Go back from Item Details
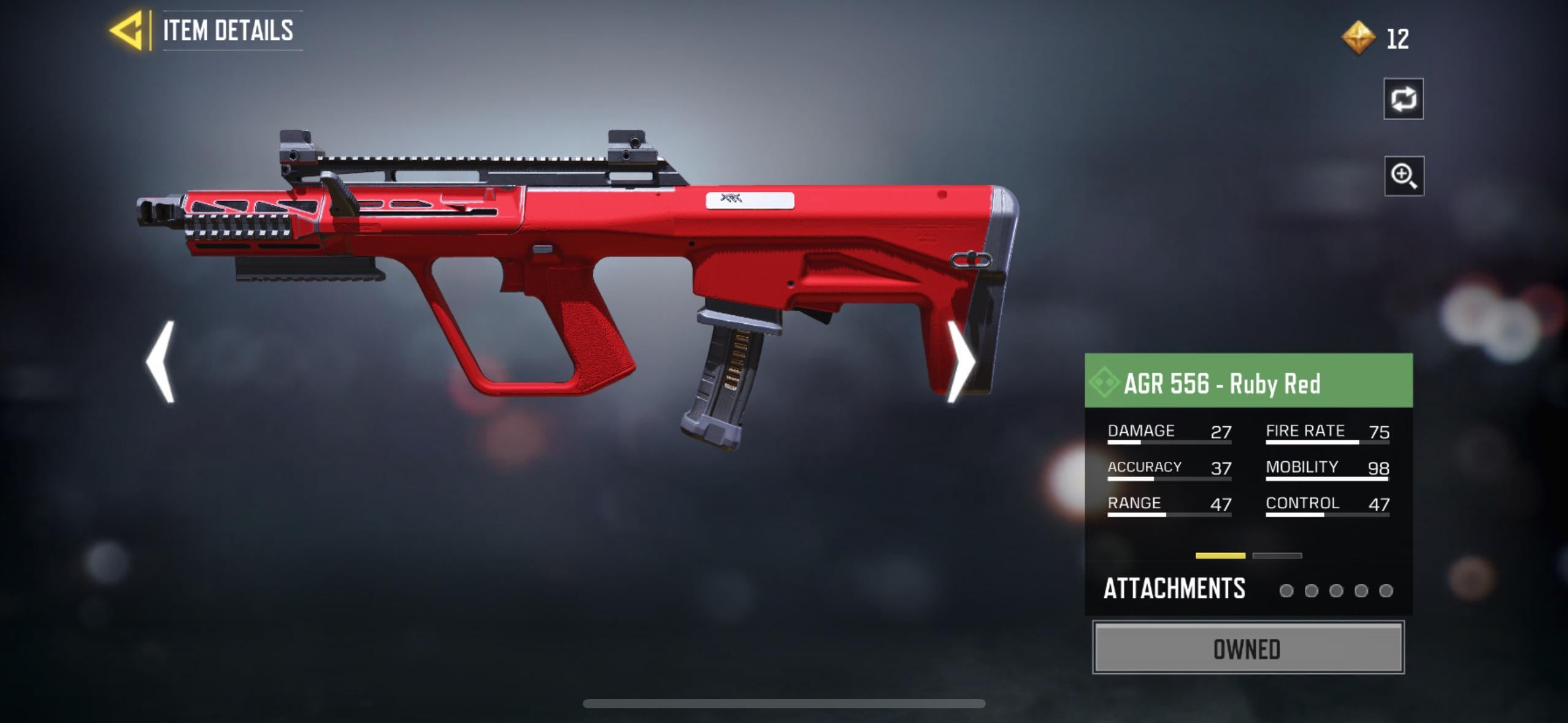 [x=128, y=30]
